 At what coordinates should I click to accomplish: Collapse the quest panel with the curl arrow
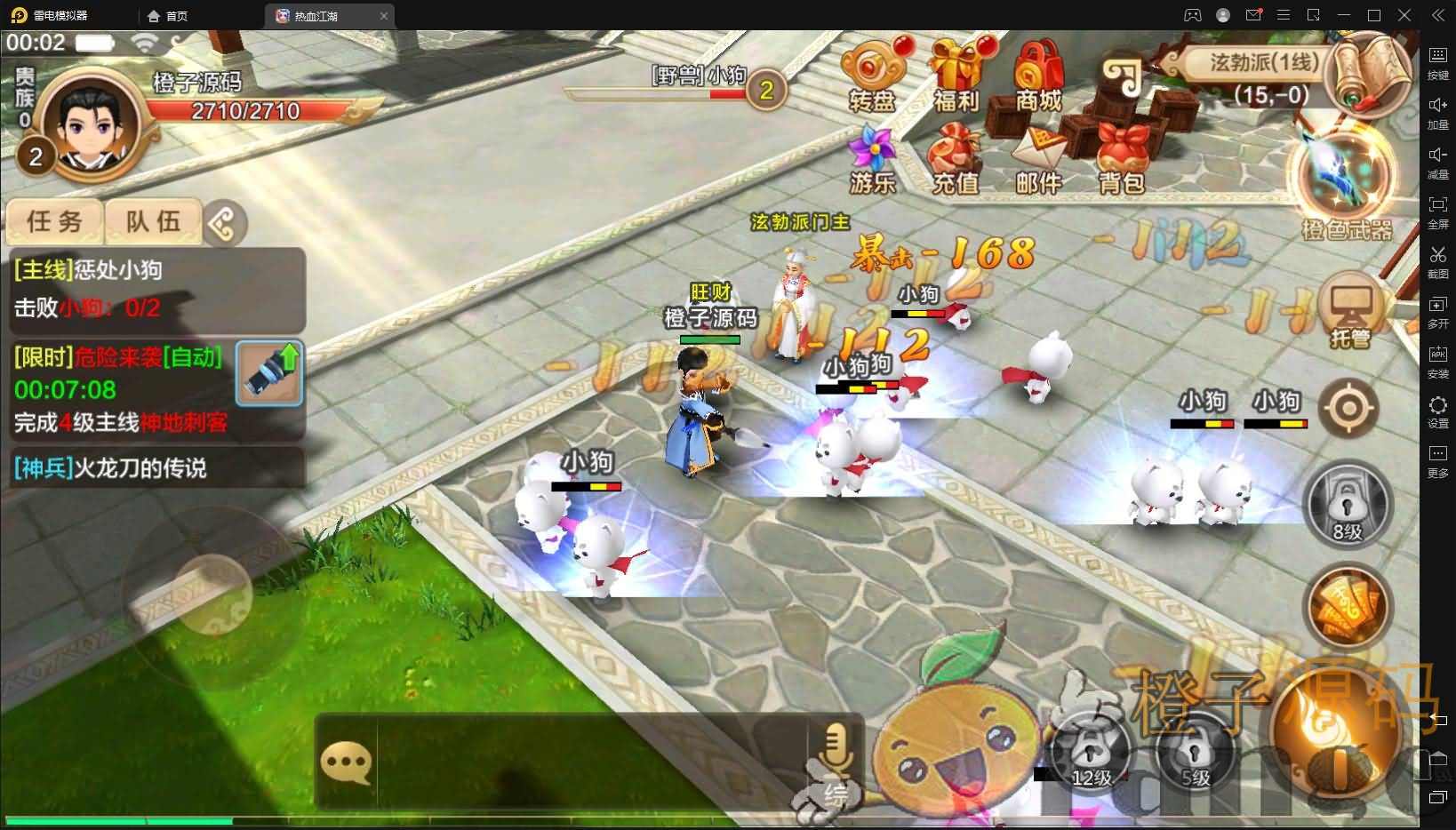(225, 224)
